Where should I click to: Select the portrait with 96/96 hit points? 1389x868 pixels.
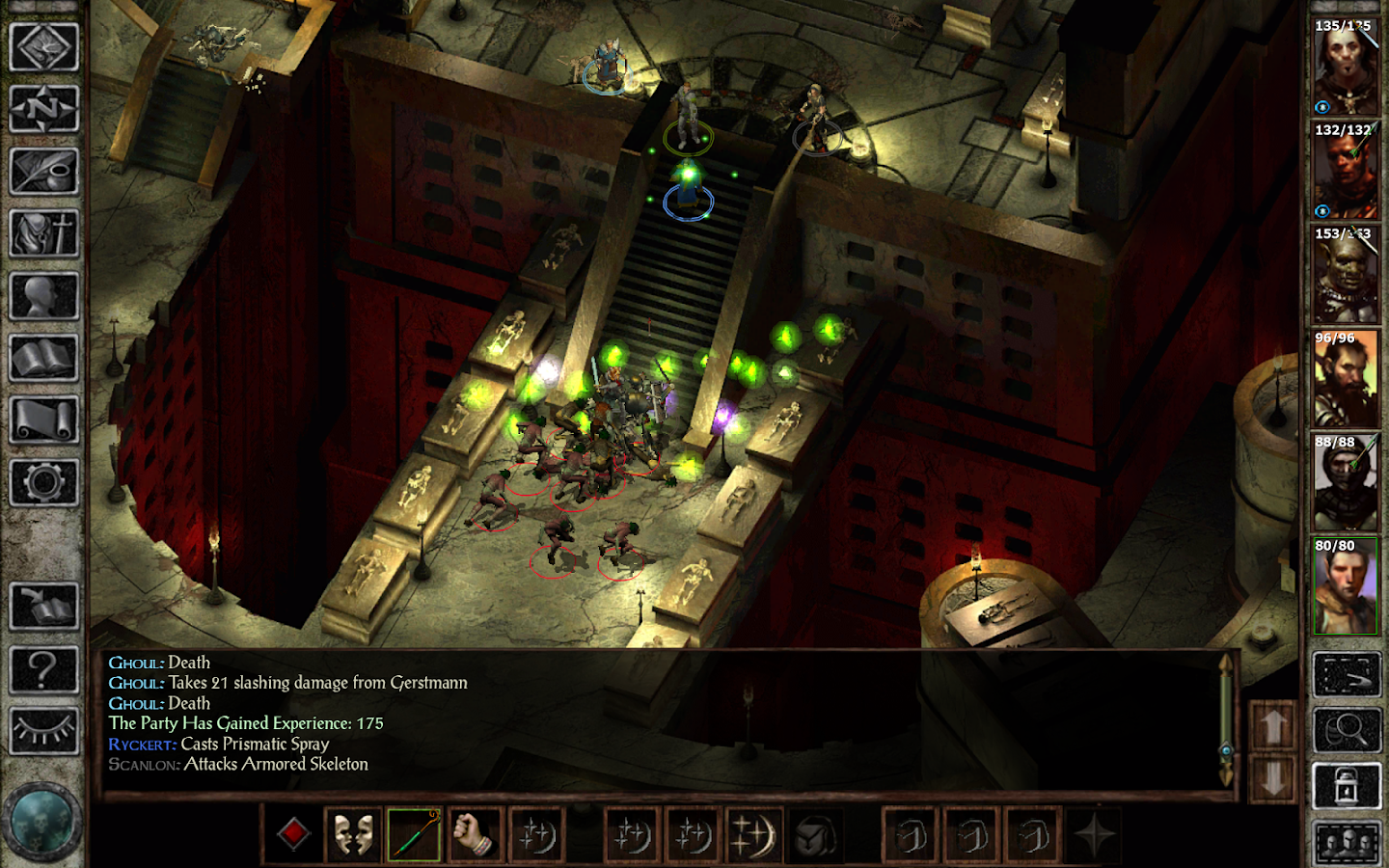tap(1347, 376)
